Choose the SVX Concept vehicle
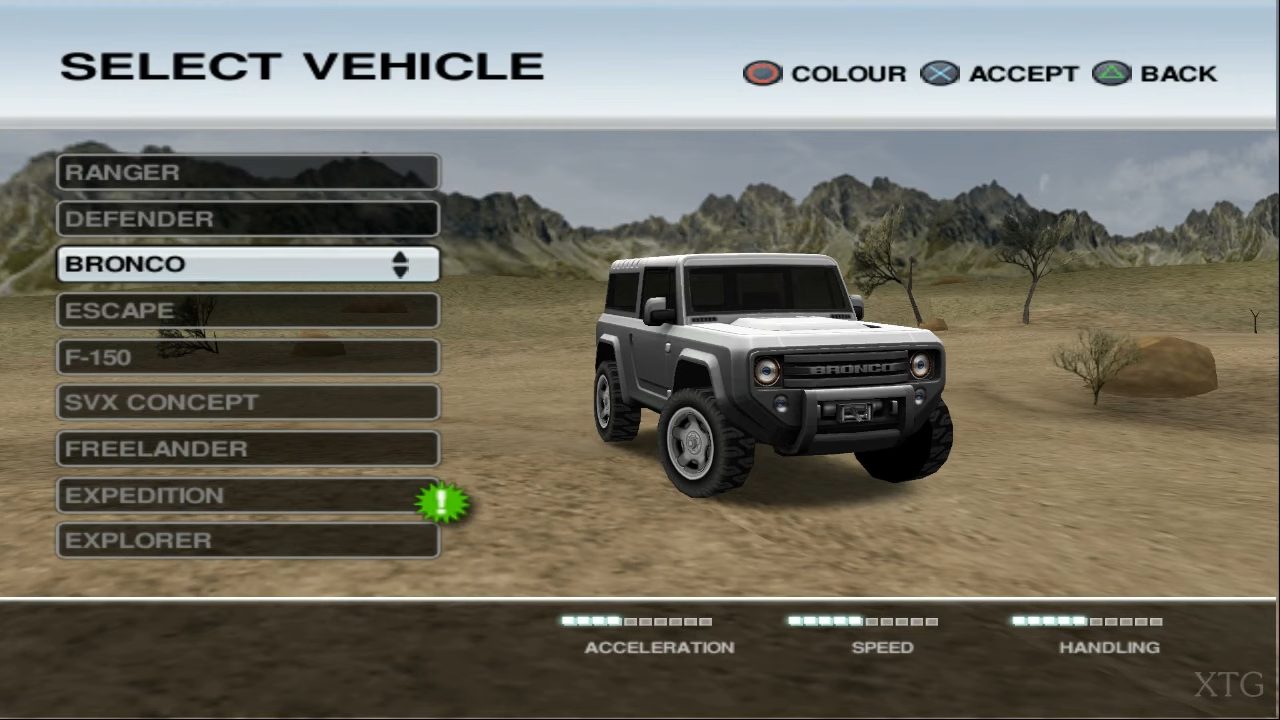The height and width of the screenshot is (720, 1280). coord(247,402)
